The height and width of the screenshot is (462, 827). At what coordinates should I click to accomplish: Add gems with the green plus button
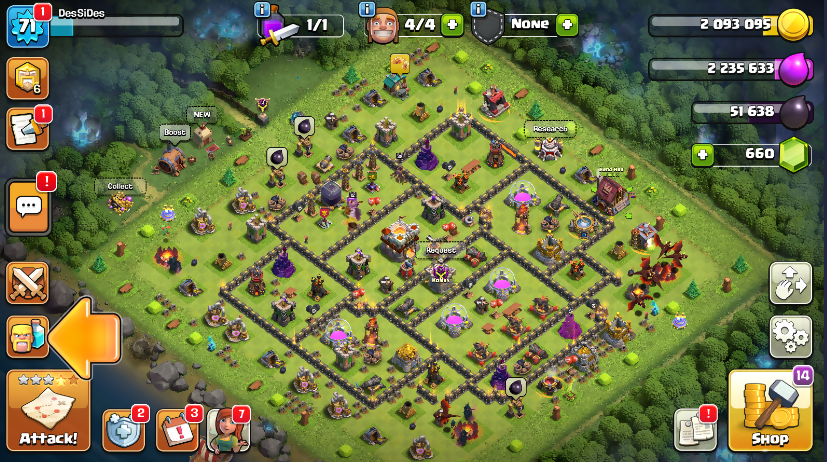click(704, 154)
